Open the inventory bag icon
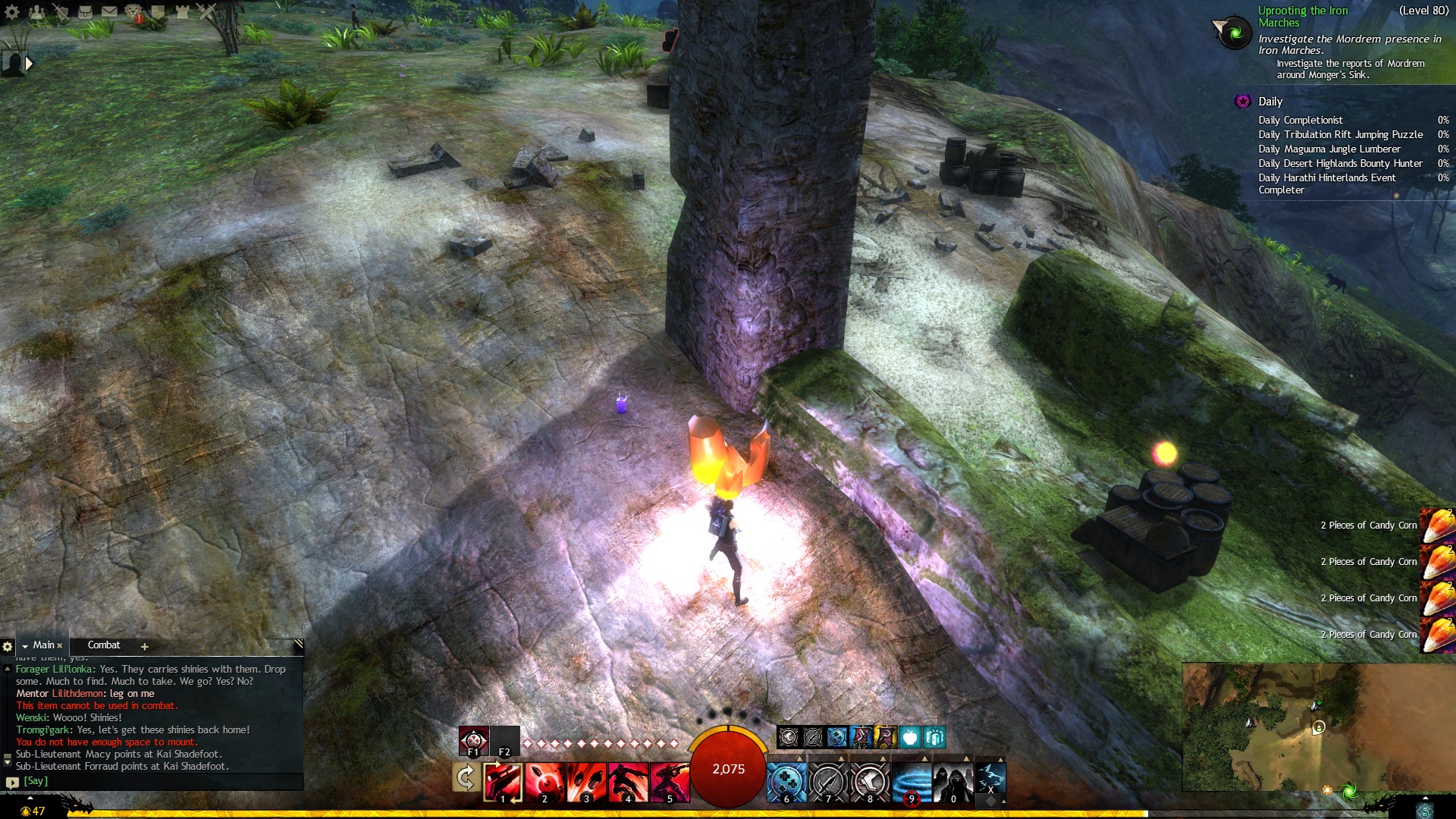Screen dimensions: 1456x819 85,11
